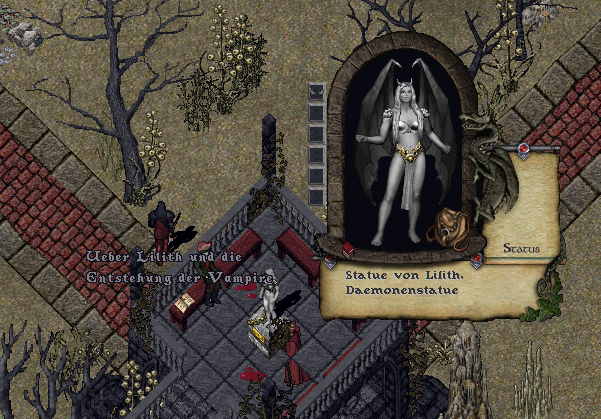Viewport: 601px width, 419px height.
Task: Open the small red book on the paperdoll frame
Action: (x=348, y=247)
